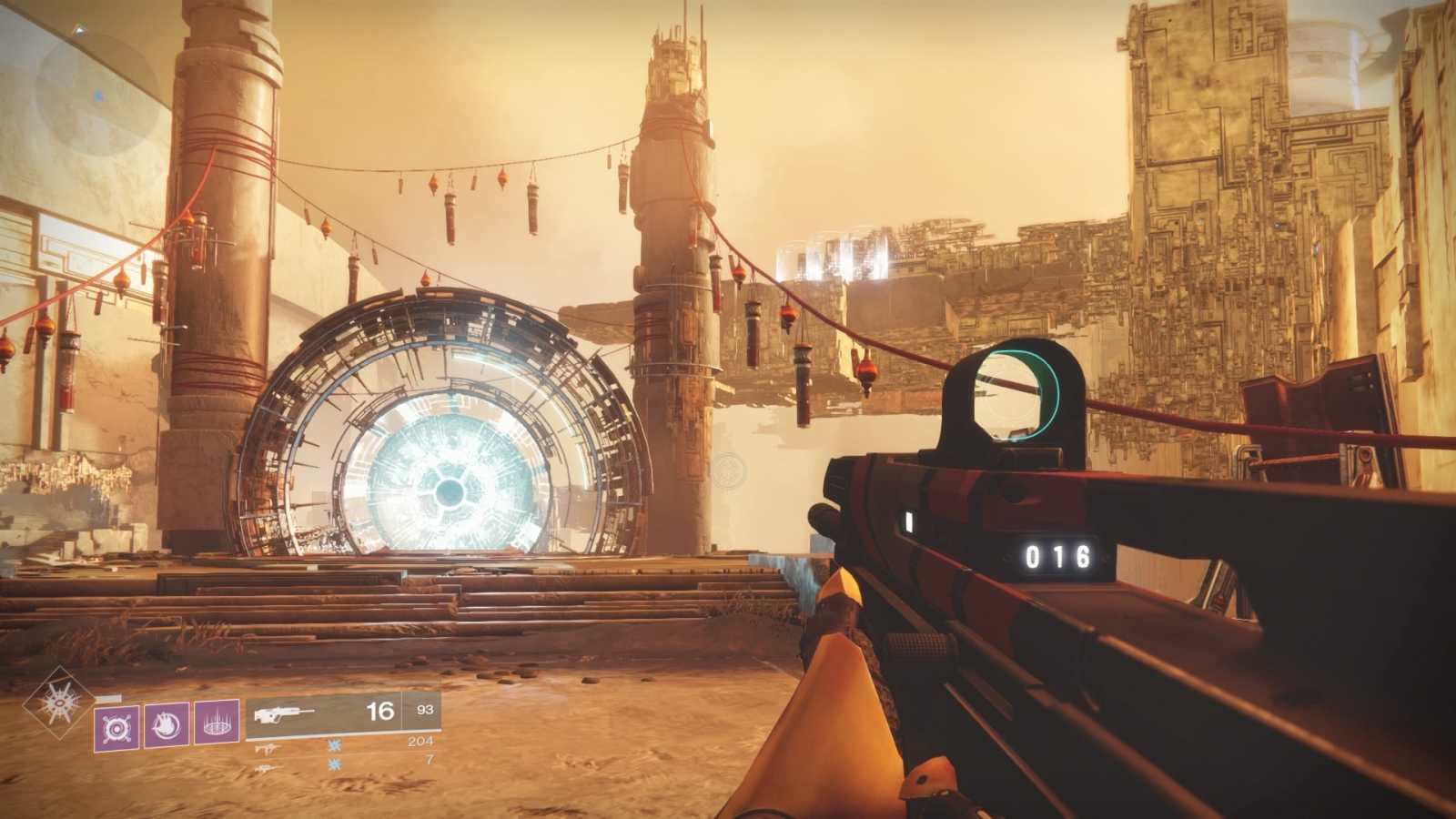
Task: Click the special ammo snowflake icon
Action: (x=333, y=746)
